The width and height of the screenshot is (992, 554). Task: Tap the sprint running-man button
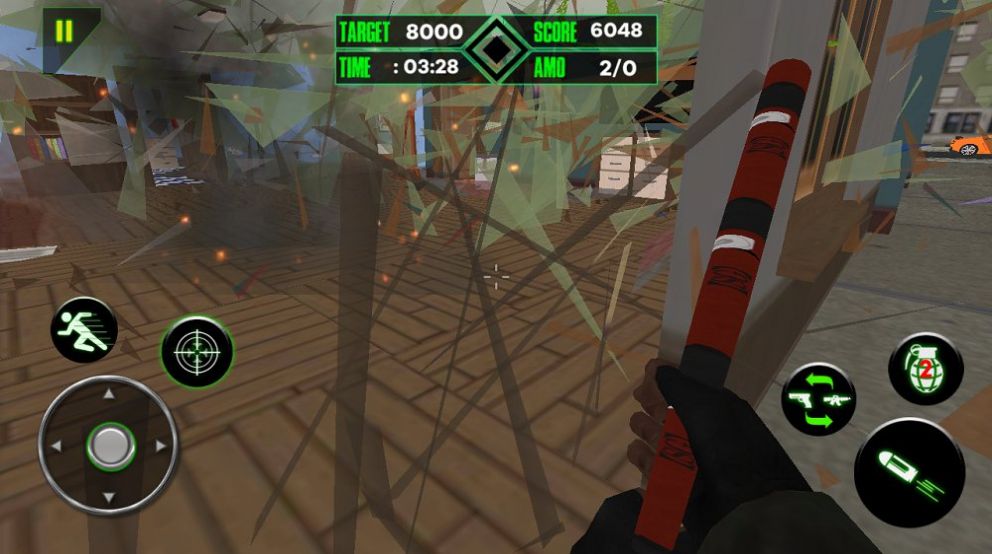point(84,330)
